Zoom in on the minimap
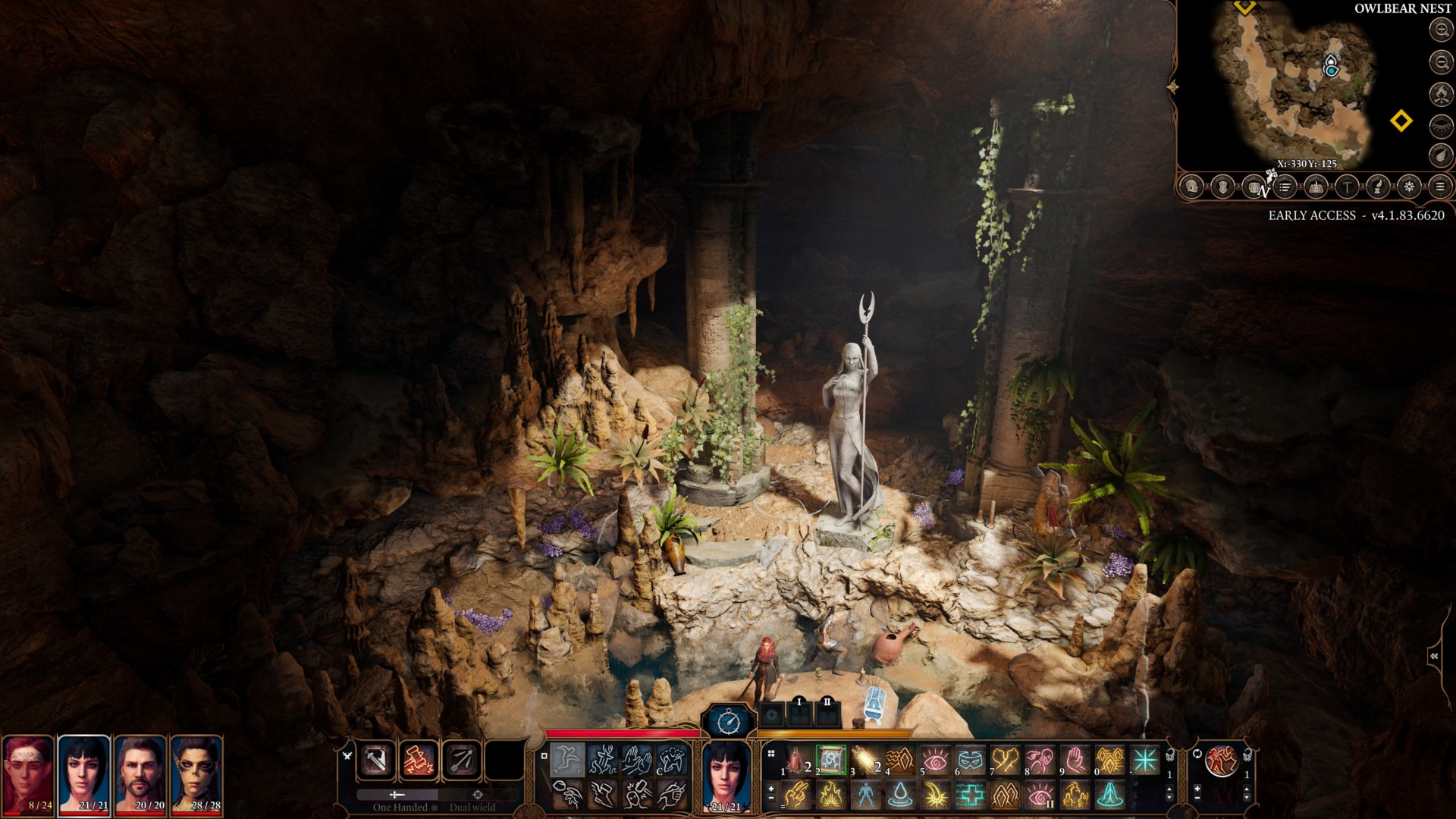Image resolution: width=1456 pixels, height=819 pixels. pos(1441,30)
